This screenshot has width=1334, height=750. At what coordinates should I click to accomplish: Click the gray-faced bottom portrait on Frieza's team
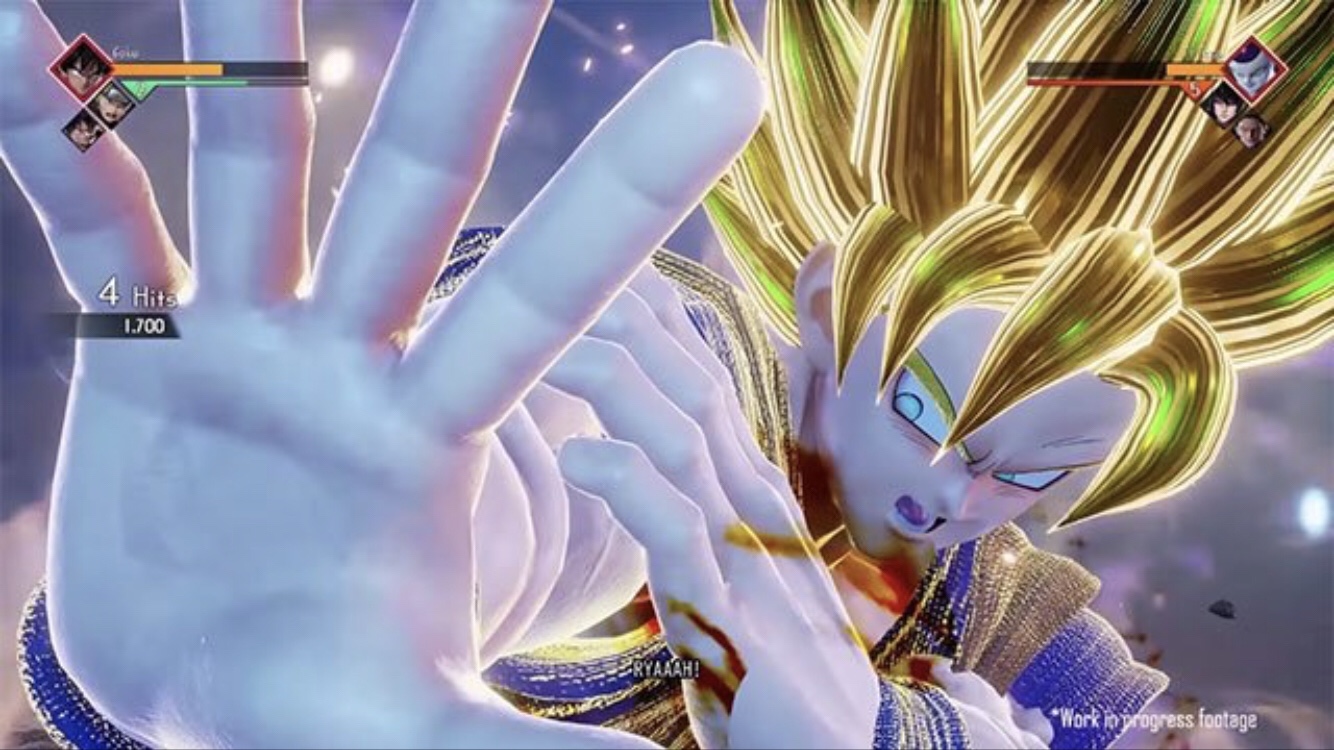coord(1250,129)
